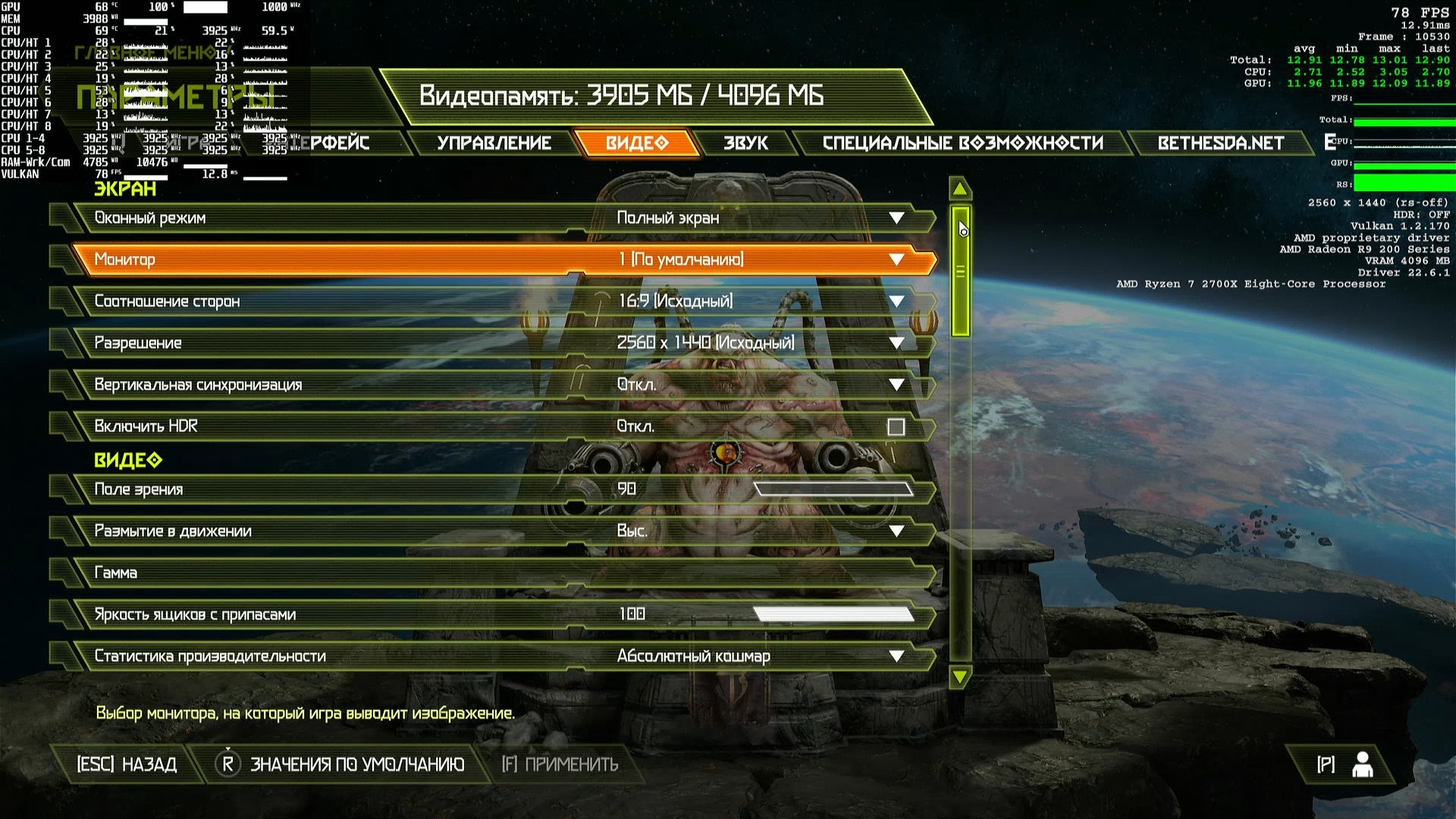Image resolution: width=1456 pixels, height=819 pixels.
Task: Adjust Яркость ящиков с припасами slider
Action: [x=833, y=614]
